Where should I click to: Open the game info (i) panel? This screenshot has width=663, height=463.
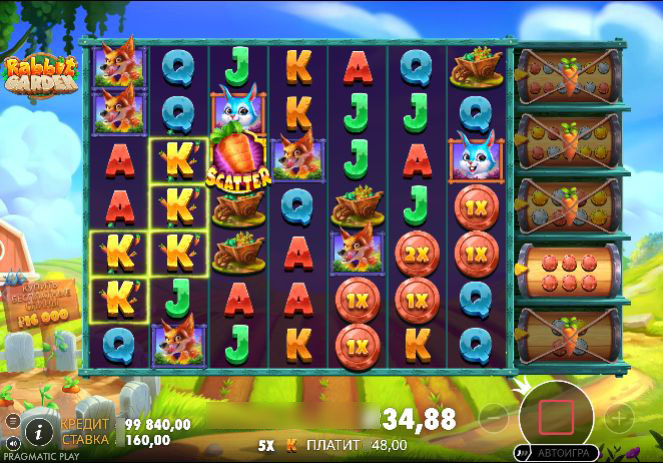pos(38,431)
